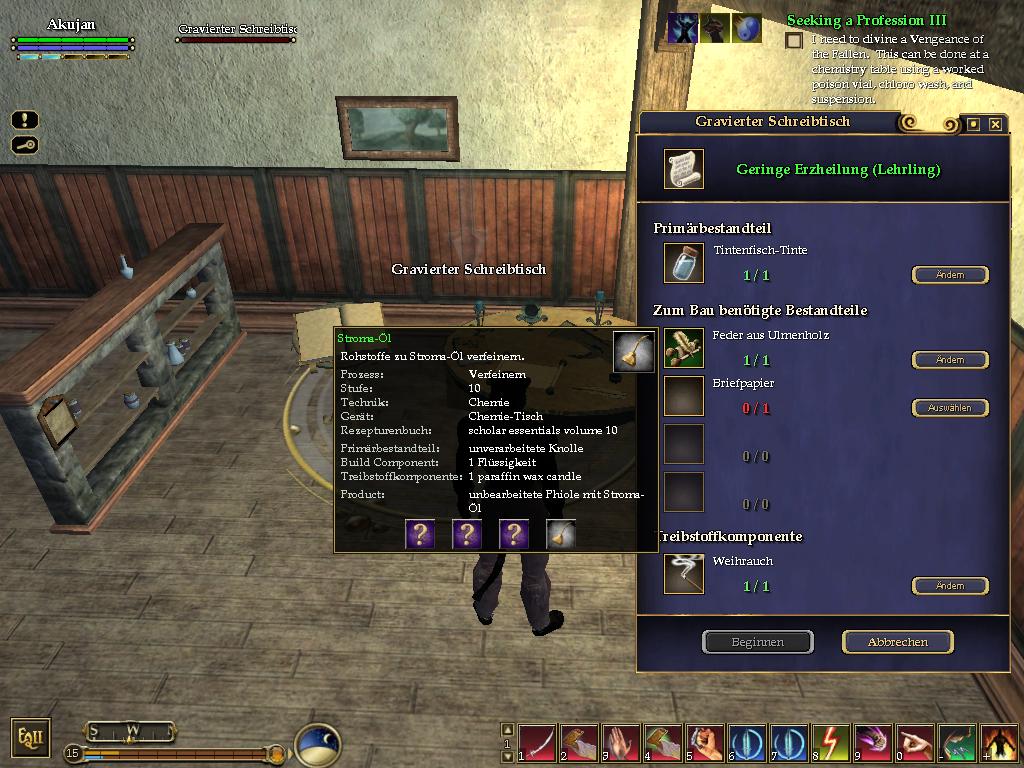Image resolution: width=1024 pixels, height=768 pixels.
Task: Use the open palm ability in slot 3
Action: (x=621, y=743)
